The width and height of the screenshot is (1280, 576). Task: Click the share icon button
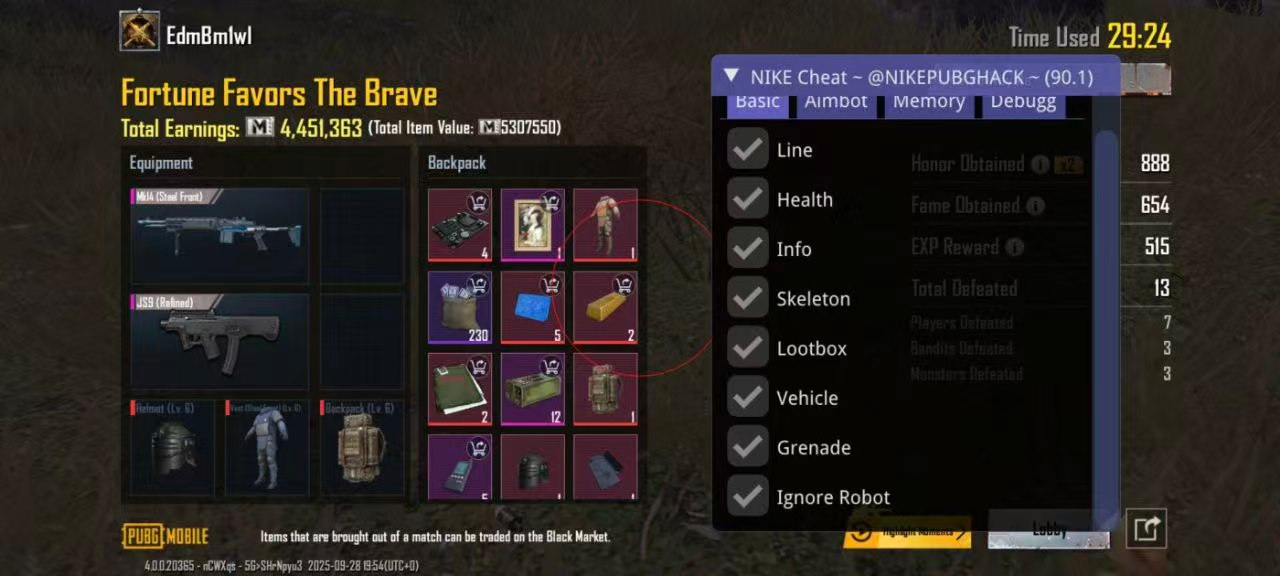click(x=1146, y=528)
